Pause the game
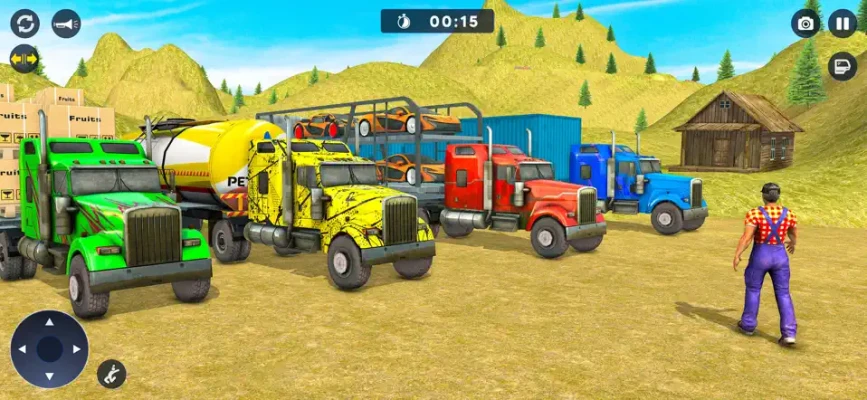This screenshot has height=400, width=867. (x=842, y=23)
